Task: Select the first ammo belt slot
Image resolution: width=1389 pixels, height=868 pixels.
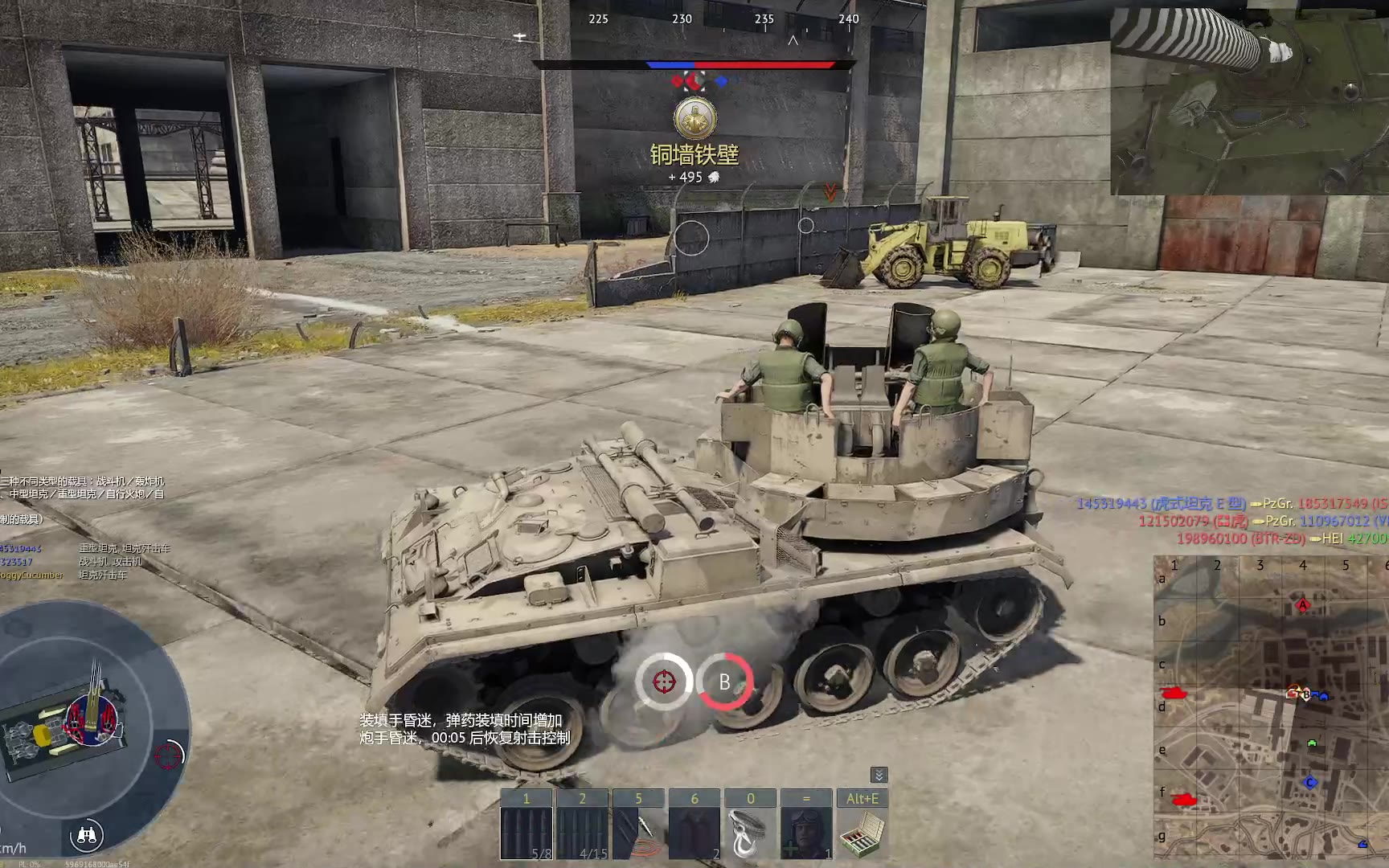Action: (x=527, y=825)
